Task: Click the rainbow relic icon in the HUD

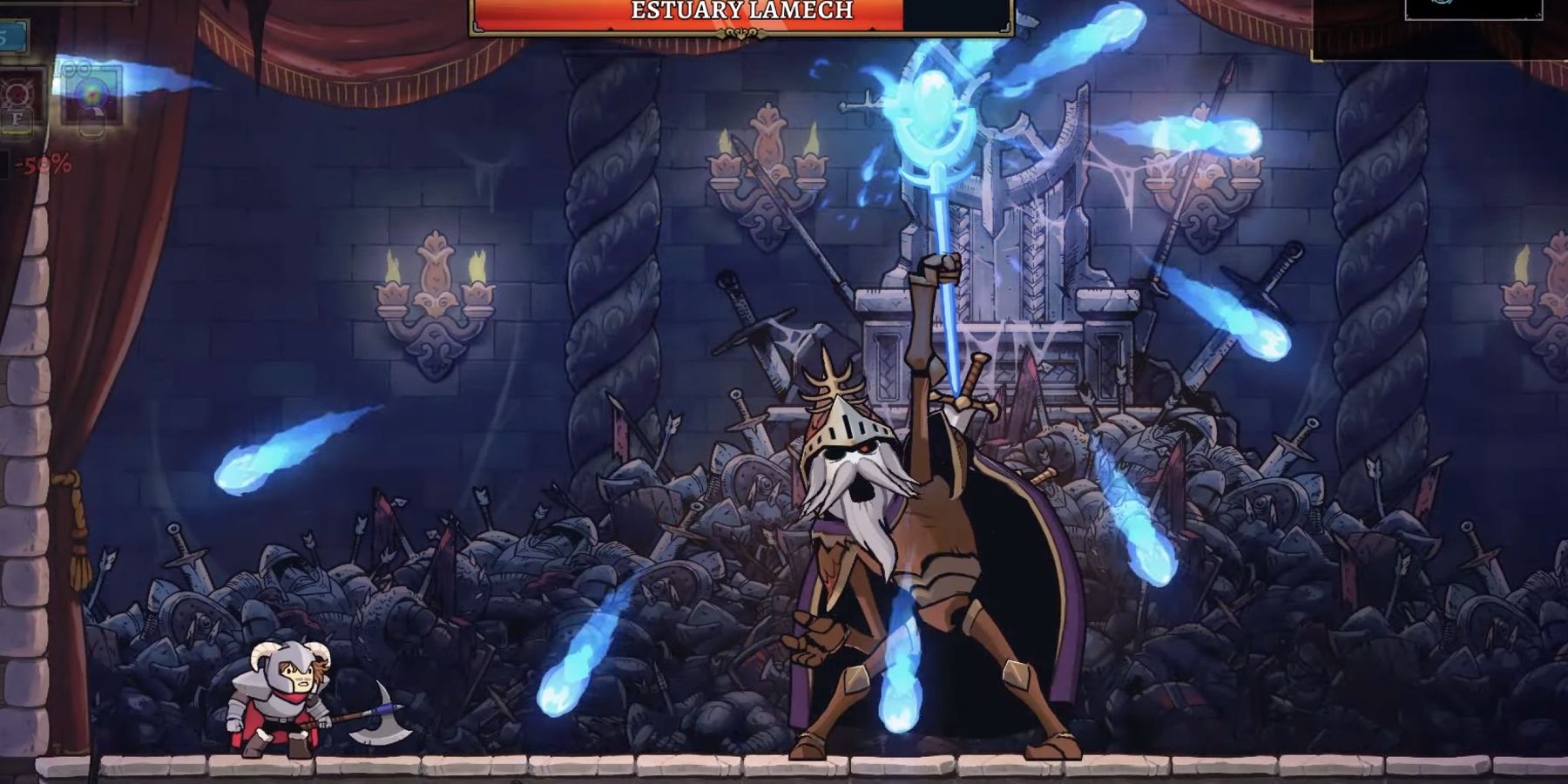Action: (91, 94)
